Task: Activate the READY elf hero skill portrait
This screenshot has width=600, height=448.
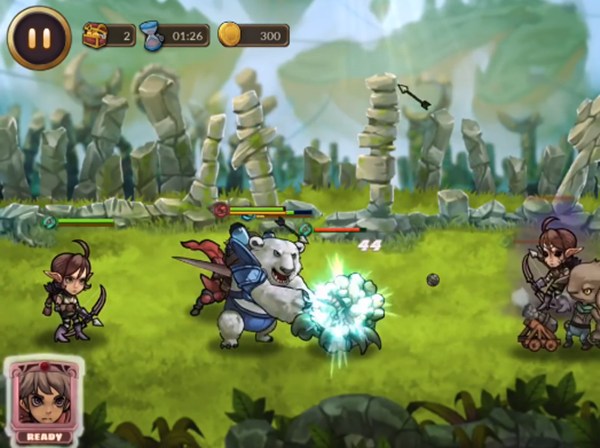Action: coord(44,400)
